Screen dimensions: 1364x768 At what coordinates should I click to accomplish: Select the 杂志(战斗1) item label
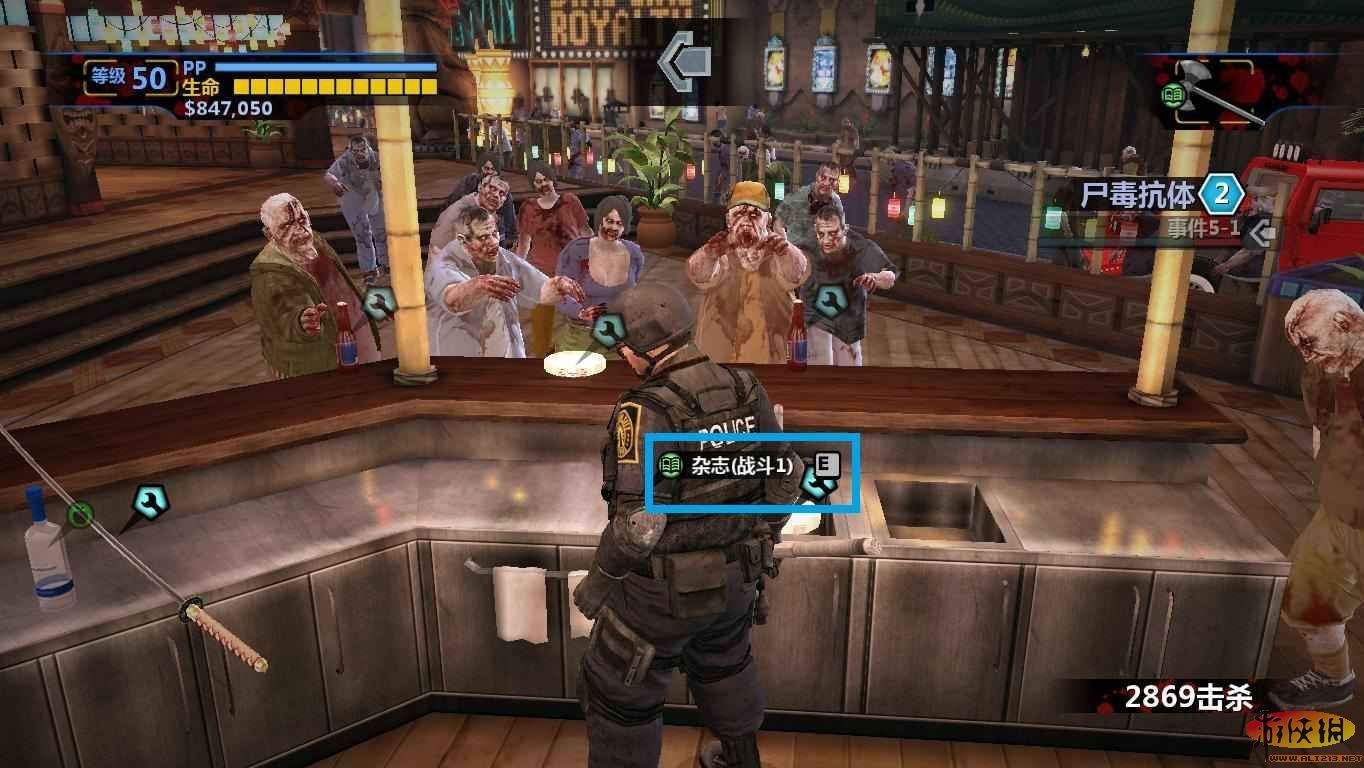pos(741,465)
